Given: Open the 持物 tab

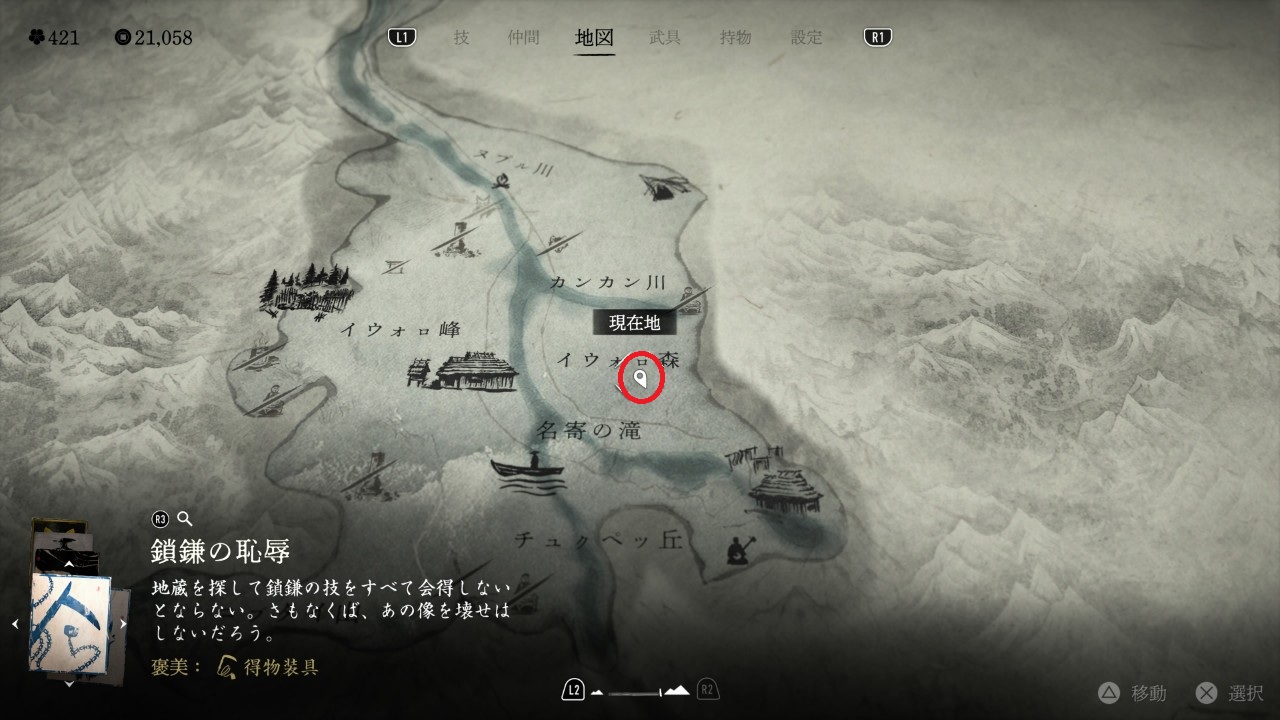Looking at the screenshot, I should tap(735, 38).
